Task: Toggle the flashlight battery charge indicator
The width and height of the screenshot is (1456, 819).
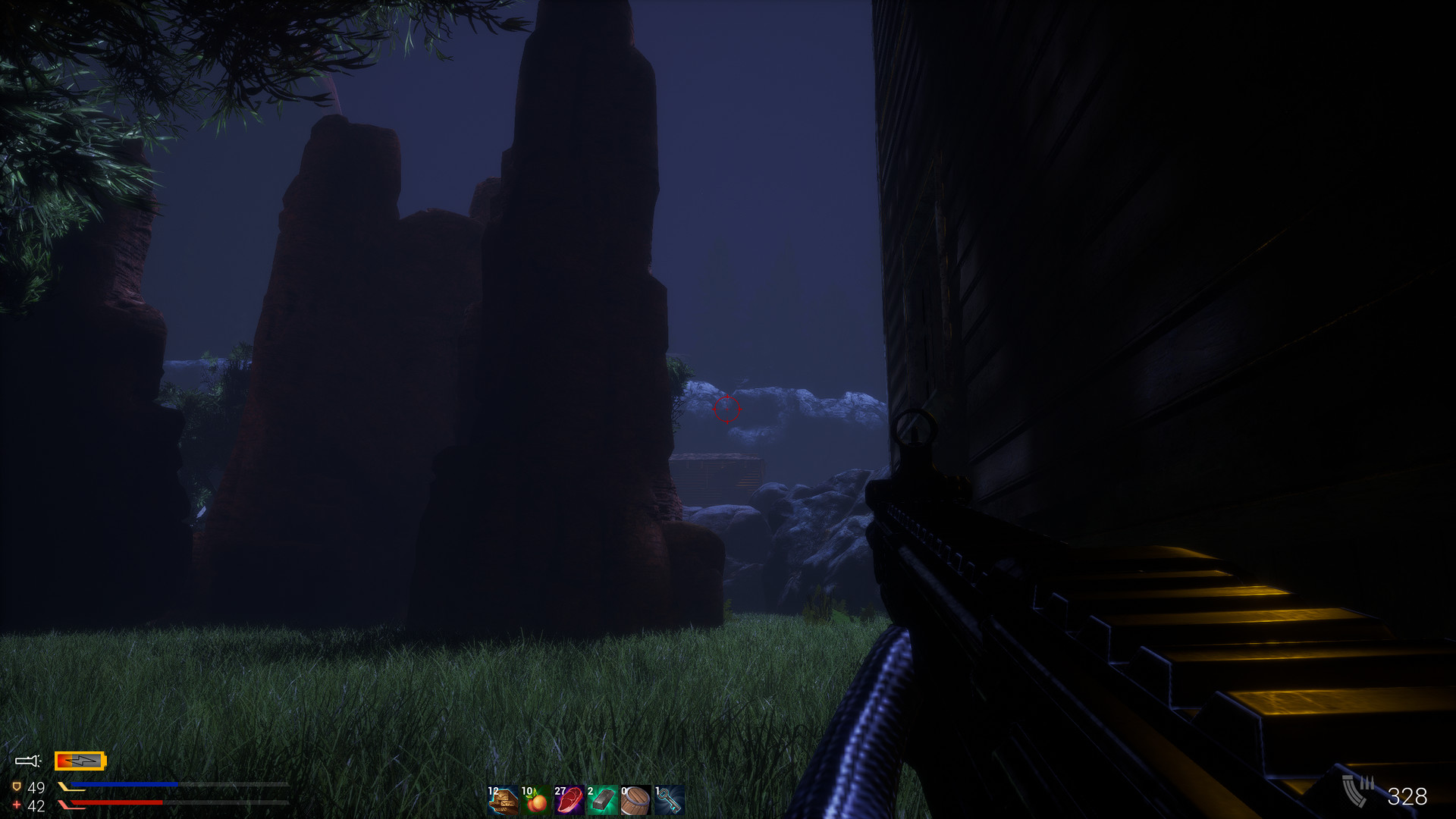Action: point(80,761)
